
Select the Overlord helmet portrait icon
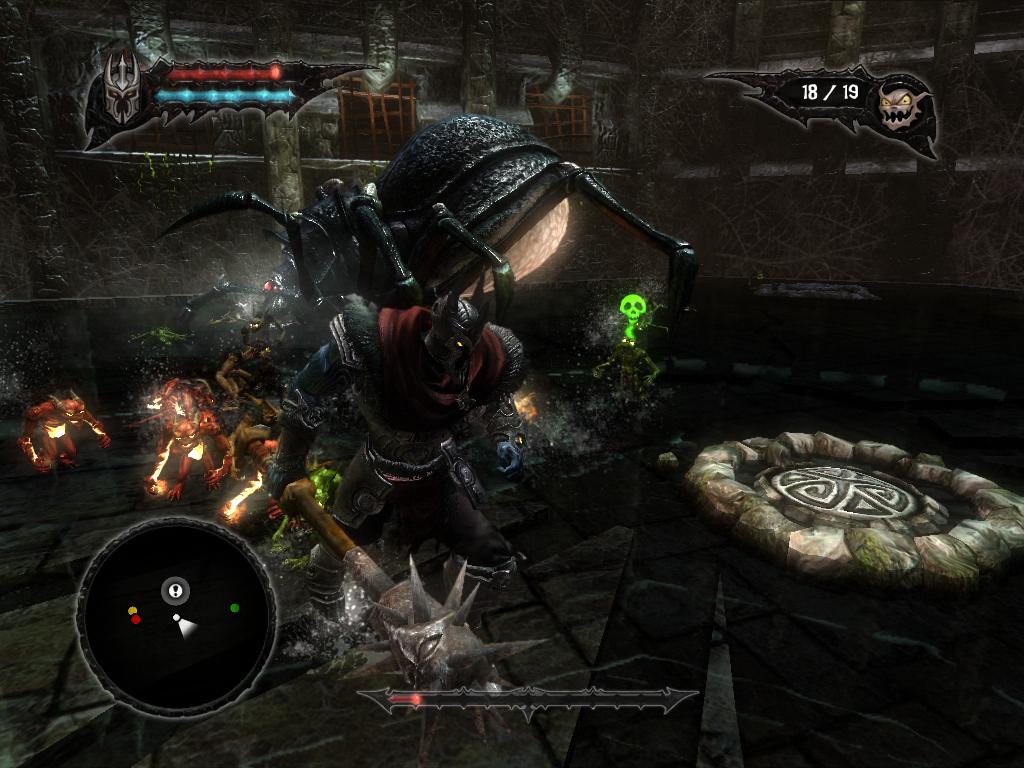(122, 89)
